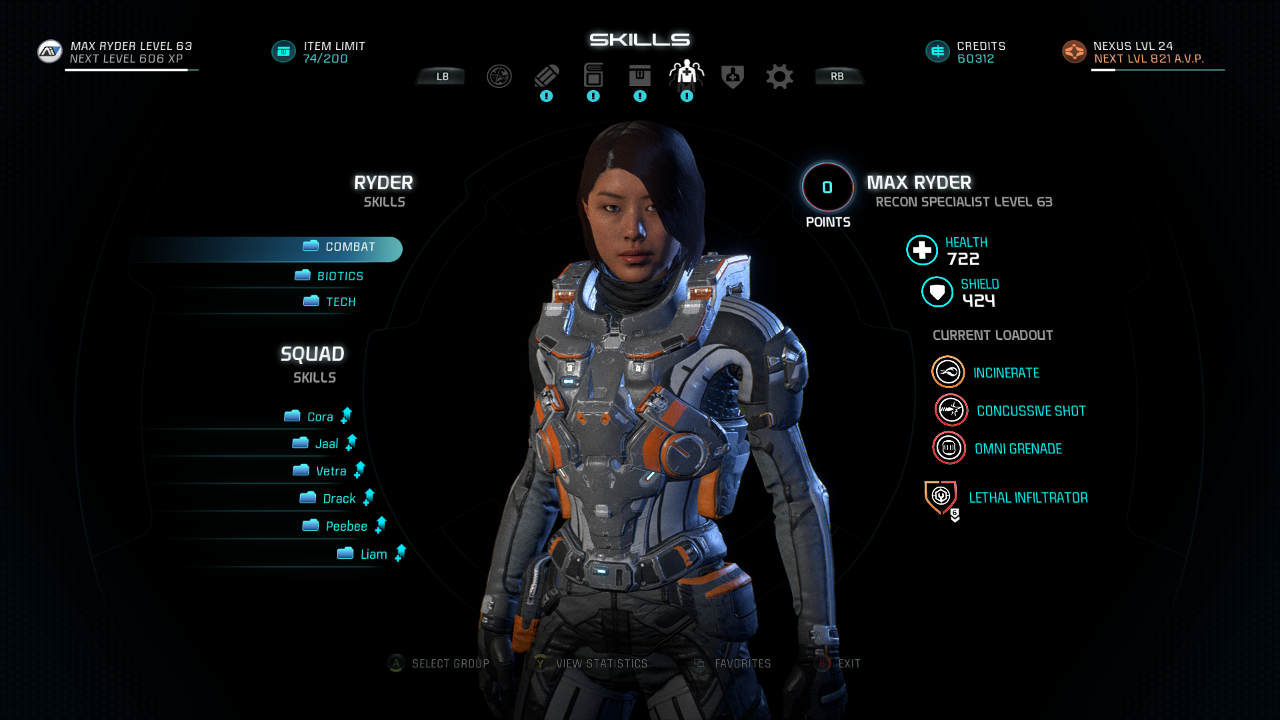Open Drack's squad skills
1280x720 pixels.
click(339, 499)
